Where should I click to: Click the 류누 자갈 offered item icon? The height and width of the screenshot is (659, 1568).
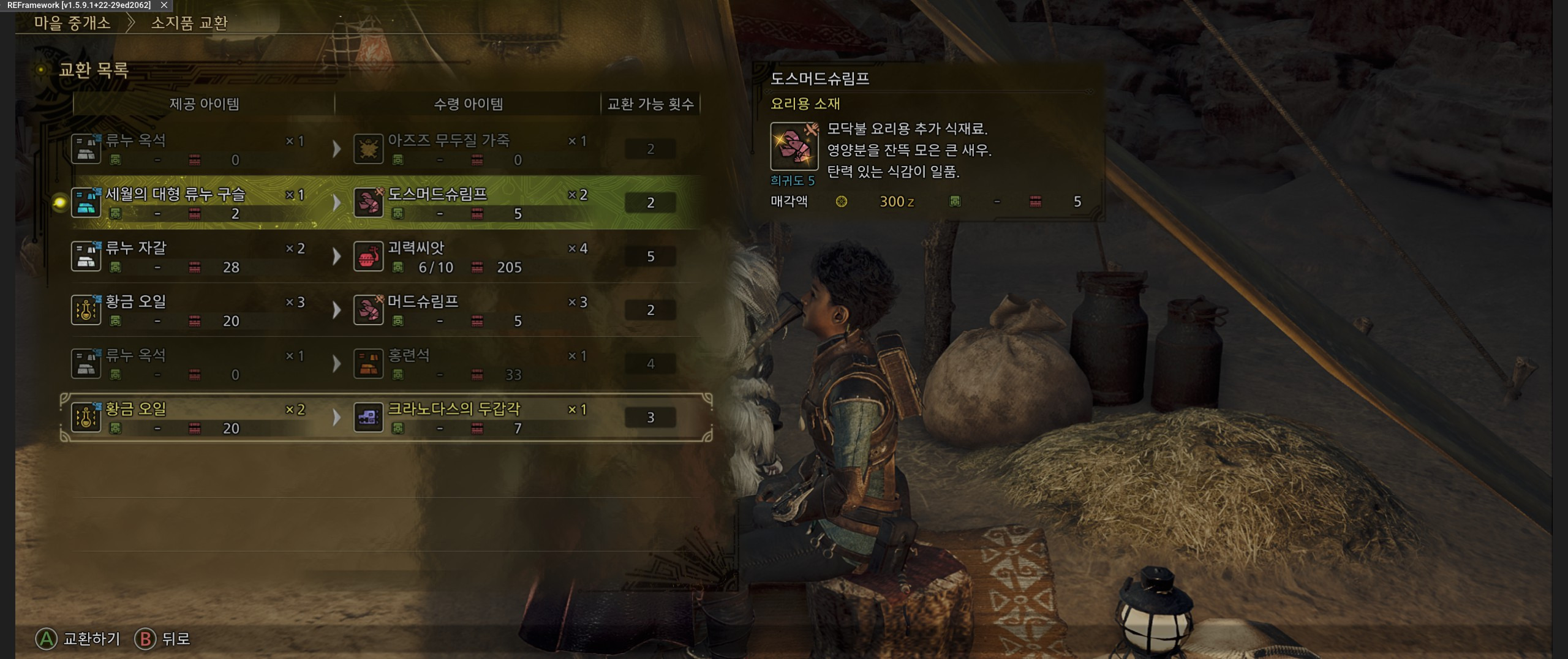coord(86,257)
